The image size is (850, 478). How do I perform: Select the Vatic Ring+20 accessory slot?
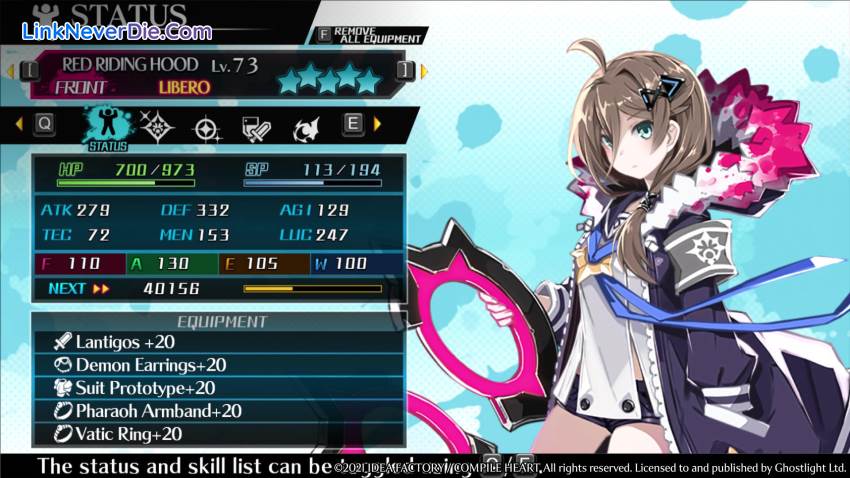pyautogui.click(x=218, y=434)
